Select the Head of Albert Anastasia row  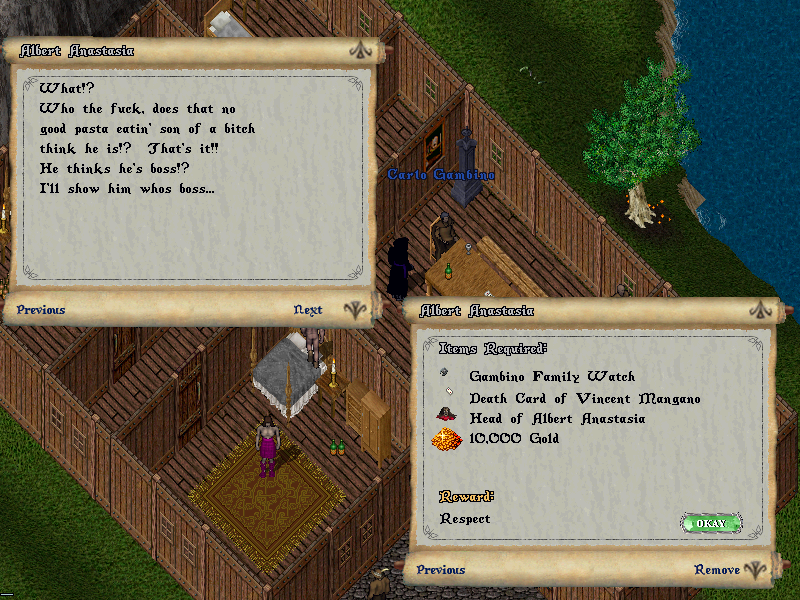click(557, 418)
